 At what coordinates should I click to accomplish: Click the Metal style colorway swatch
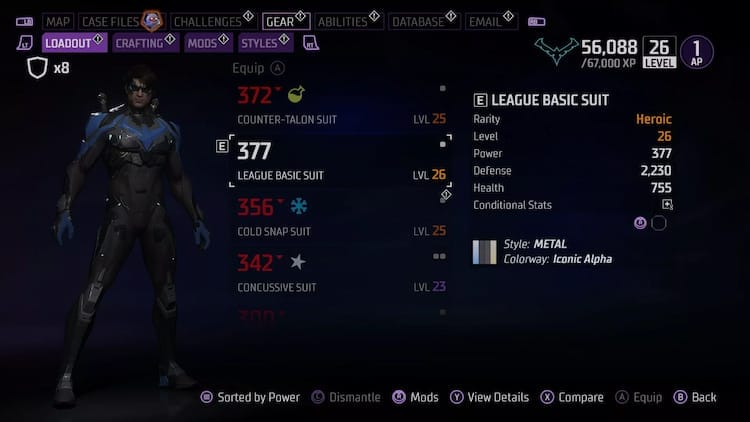(485, 252)
